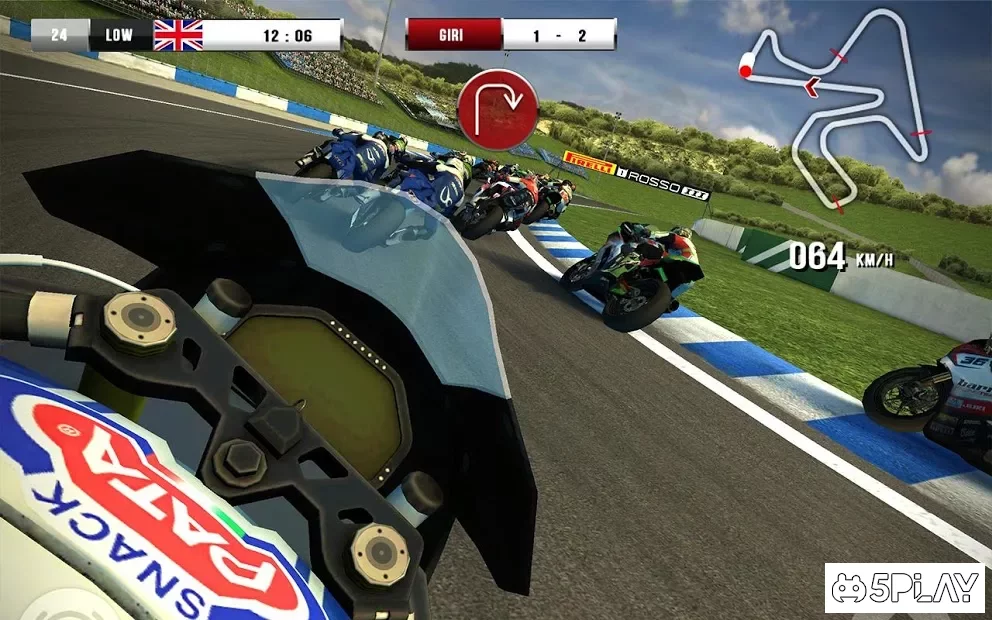
Task: Click the 5Play watermark logo
Action: (904, 588)
